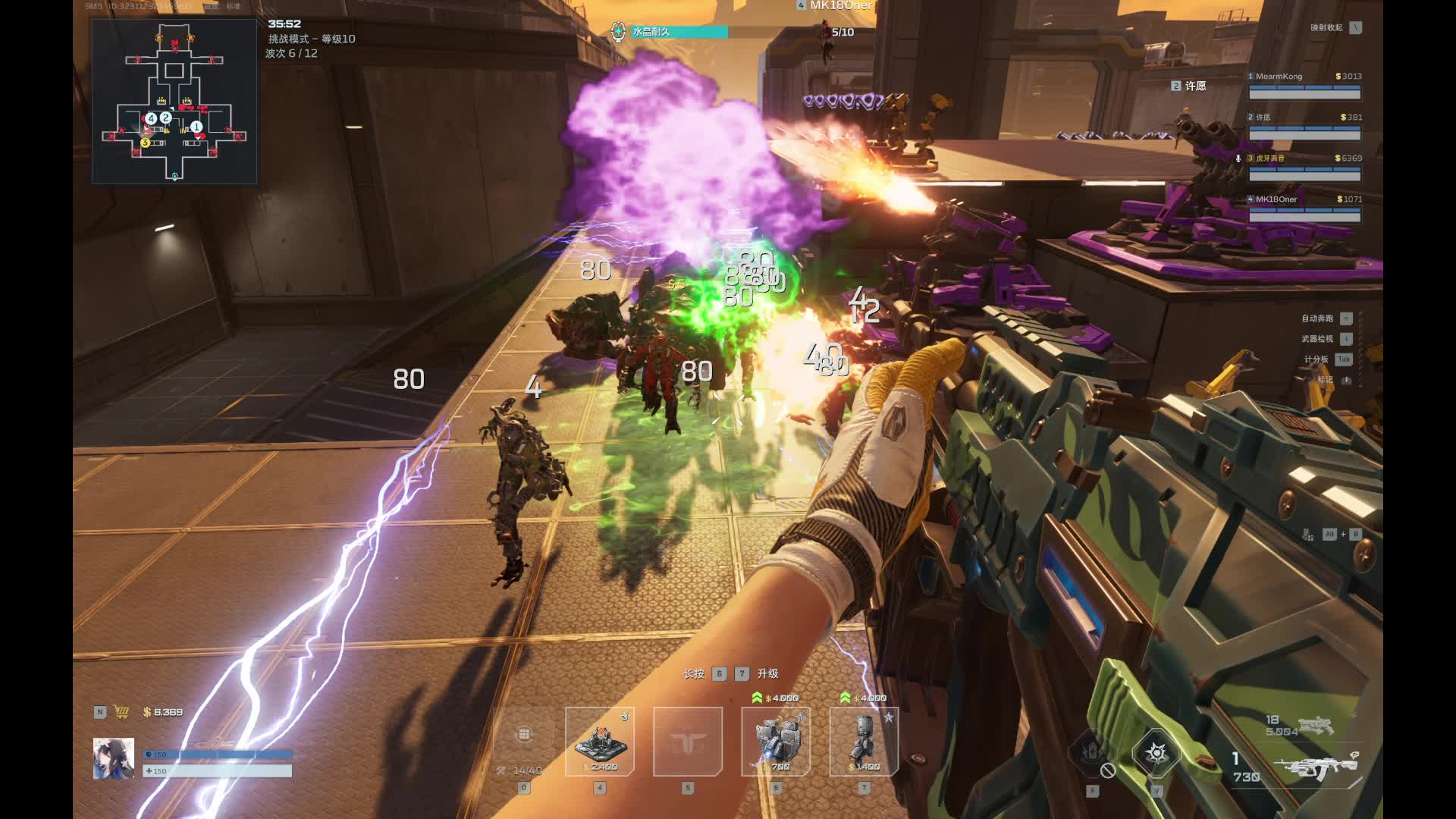Viewport: 1456px width, 819px height.
Task: Open the build grid menu slot
Action: (524, 742)
